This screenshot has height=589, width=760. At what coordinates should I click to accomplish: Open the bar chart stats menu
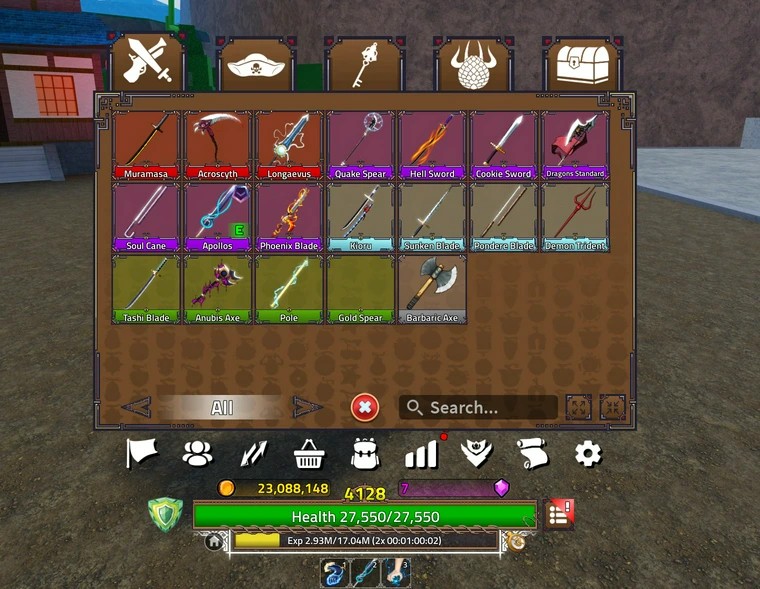pos(421,455)
